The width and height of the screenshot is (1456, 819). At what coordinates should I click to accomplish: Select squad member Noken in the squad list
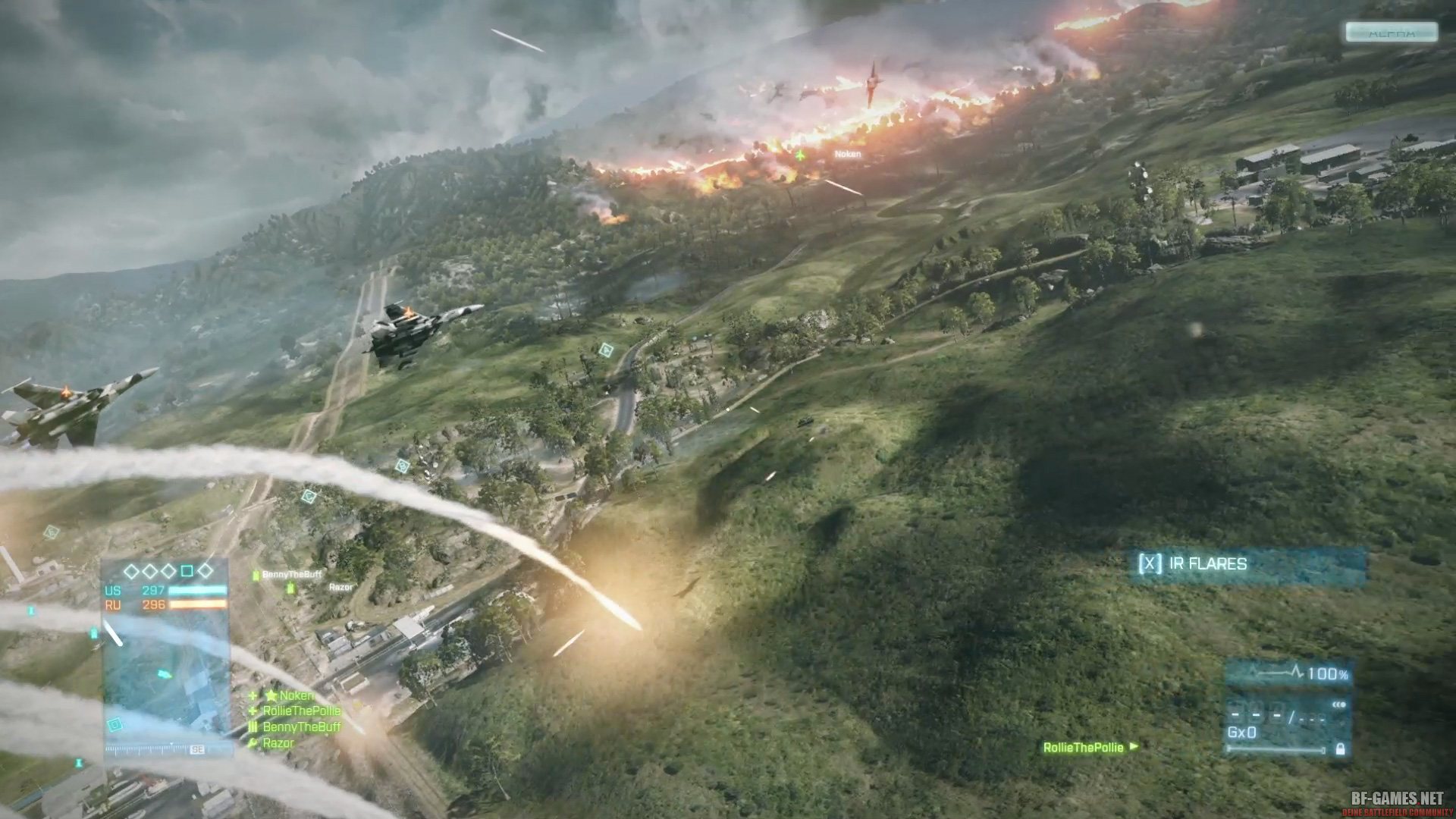click(x=296, y=695)
